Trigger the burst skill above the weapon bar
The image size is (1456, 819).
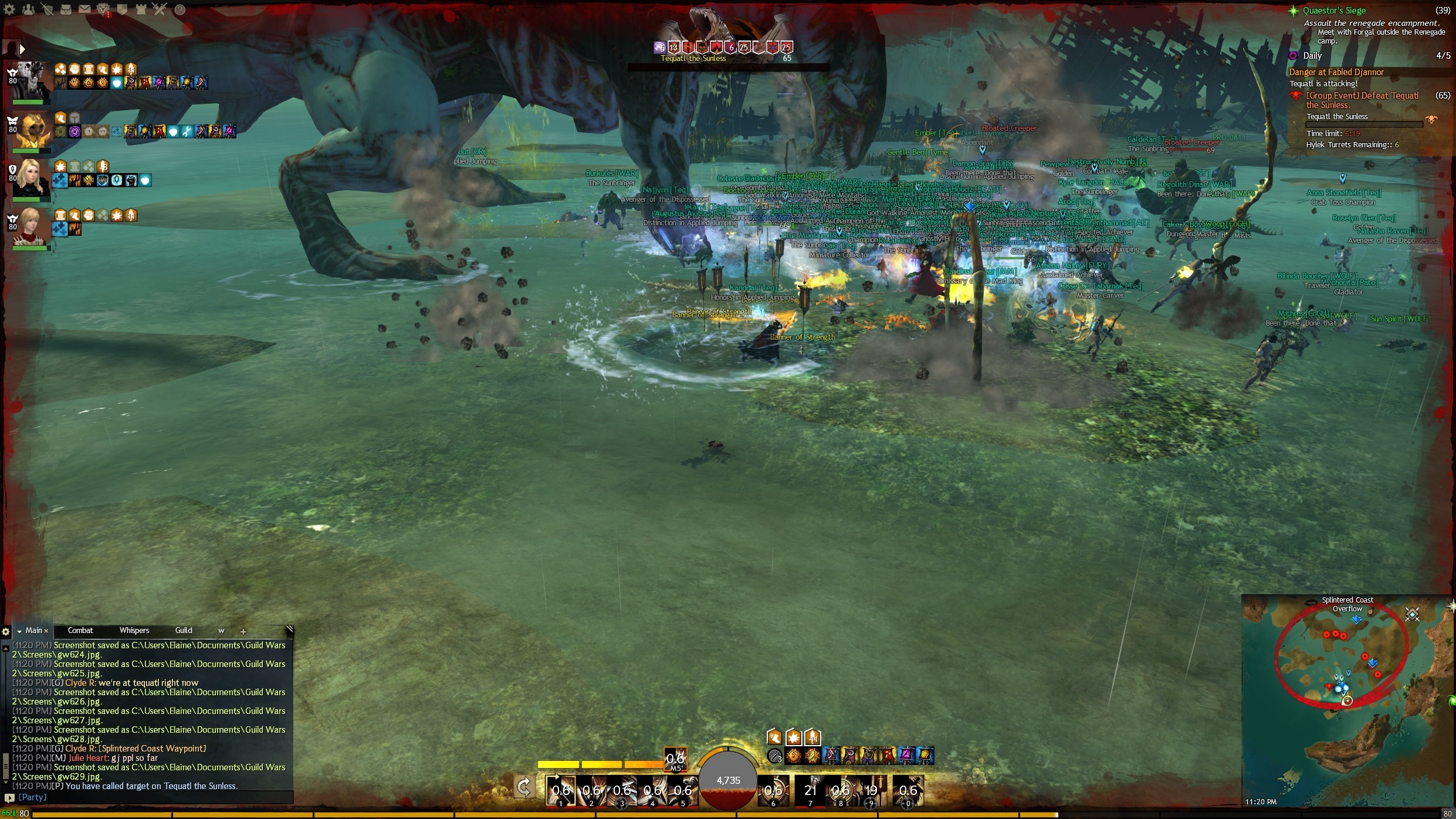point(675,760)
